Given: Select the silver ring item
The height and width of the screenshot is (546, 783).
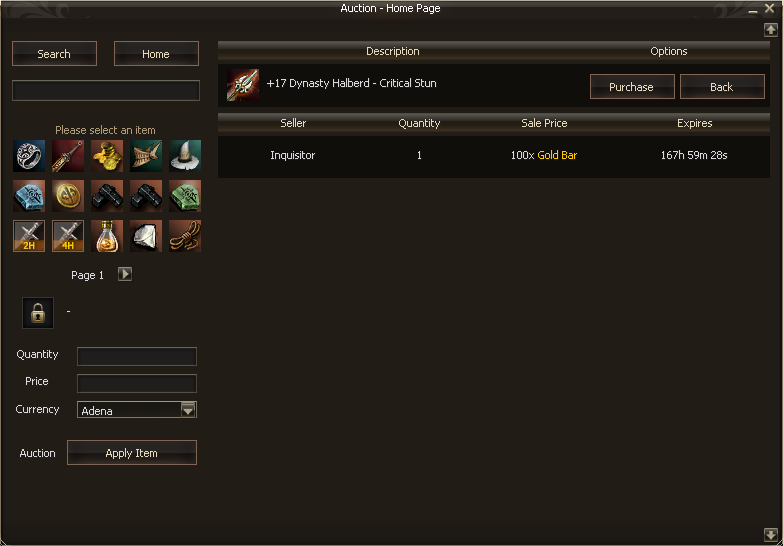Looking at the screenshot, I should [29, 156].
